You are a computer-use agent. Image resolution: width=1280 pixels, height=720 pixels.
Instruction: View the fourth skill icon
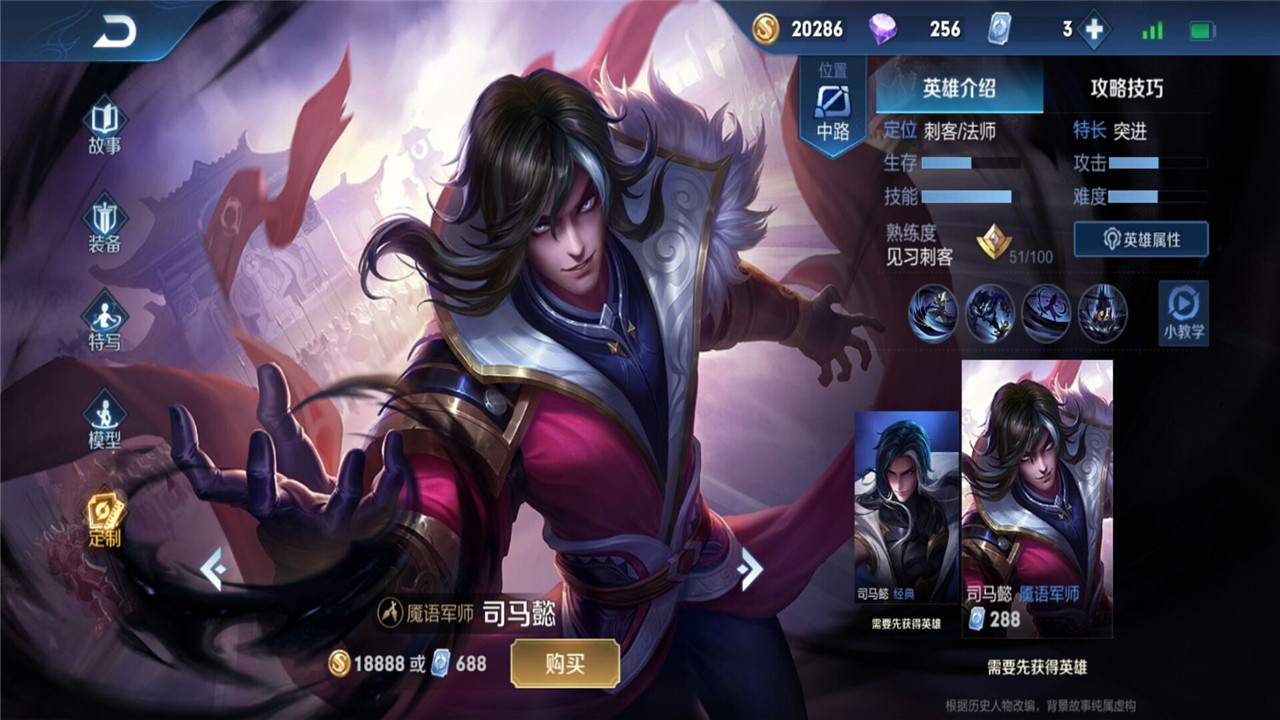click(x=1103, y=313)
